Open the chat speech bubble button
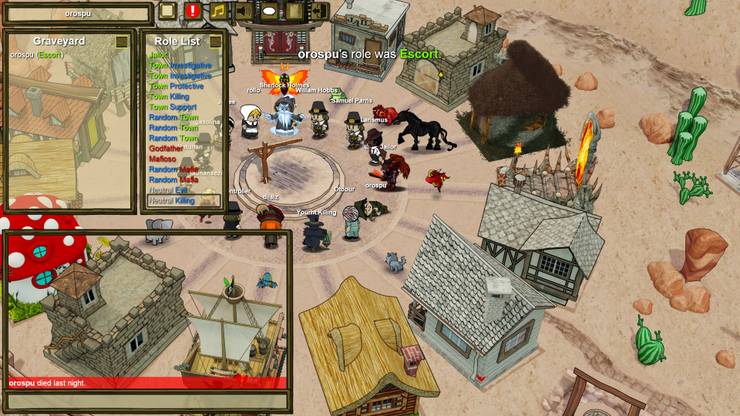The image size is (740, 416). (x=269, y=12)
